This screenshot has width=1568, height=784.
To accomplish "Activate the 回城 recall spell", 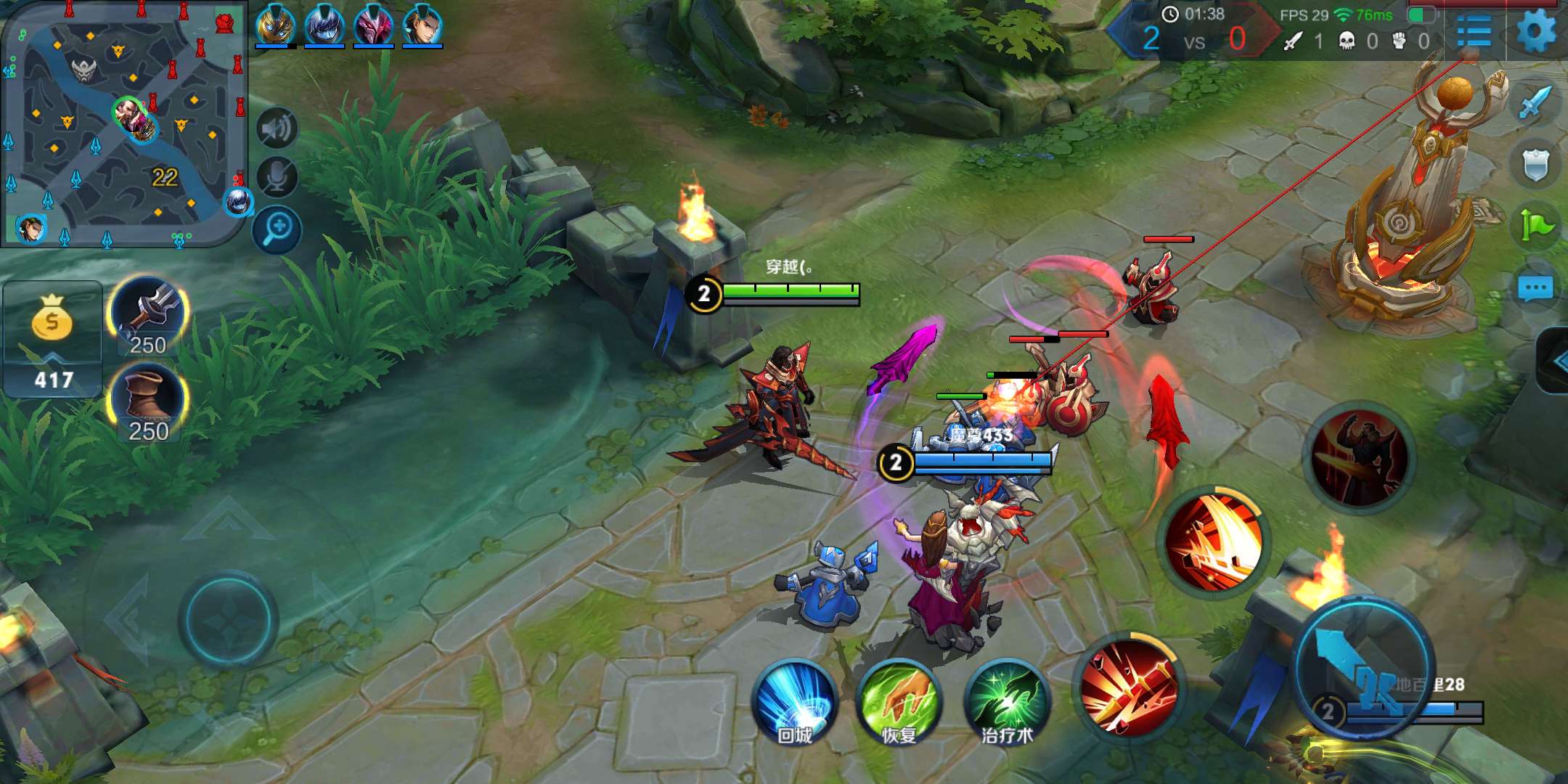I will pos(796,702).
